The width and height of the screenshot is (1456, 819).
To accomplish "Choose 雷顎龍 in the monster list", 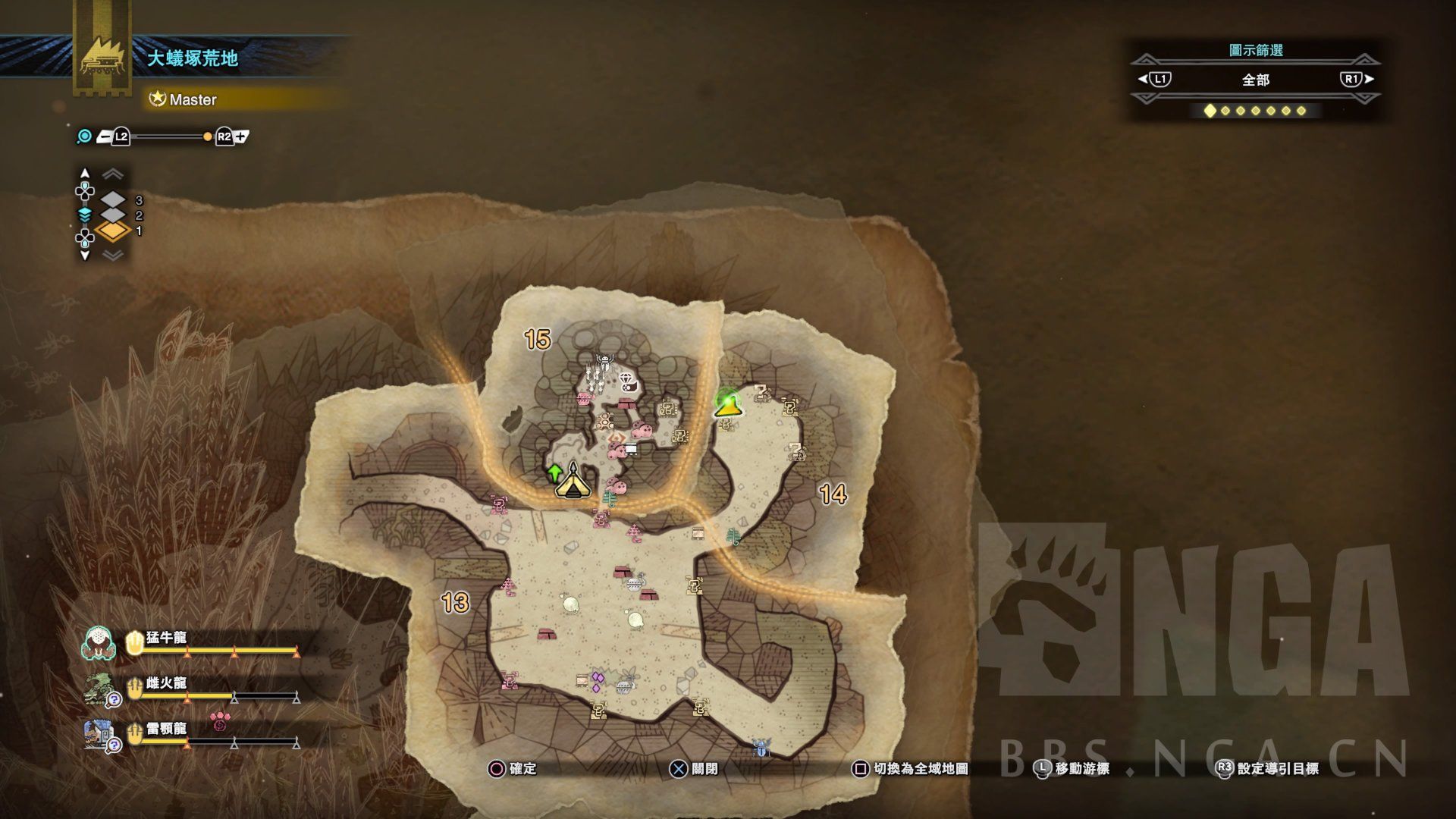I will (166, 730).
